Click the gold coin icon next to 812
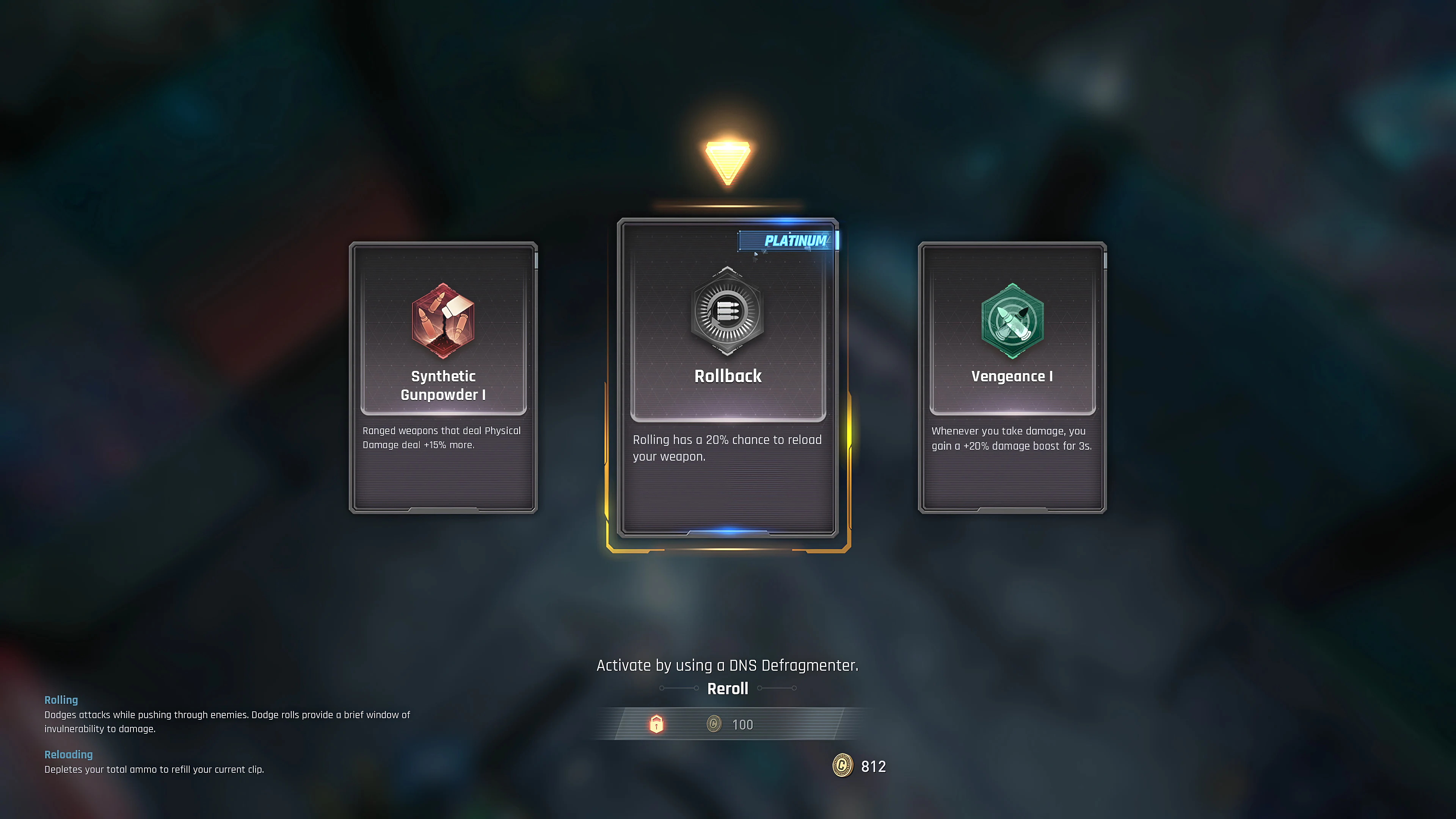Screen dimensions: 1456x819 (841, 766)
